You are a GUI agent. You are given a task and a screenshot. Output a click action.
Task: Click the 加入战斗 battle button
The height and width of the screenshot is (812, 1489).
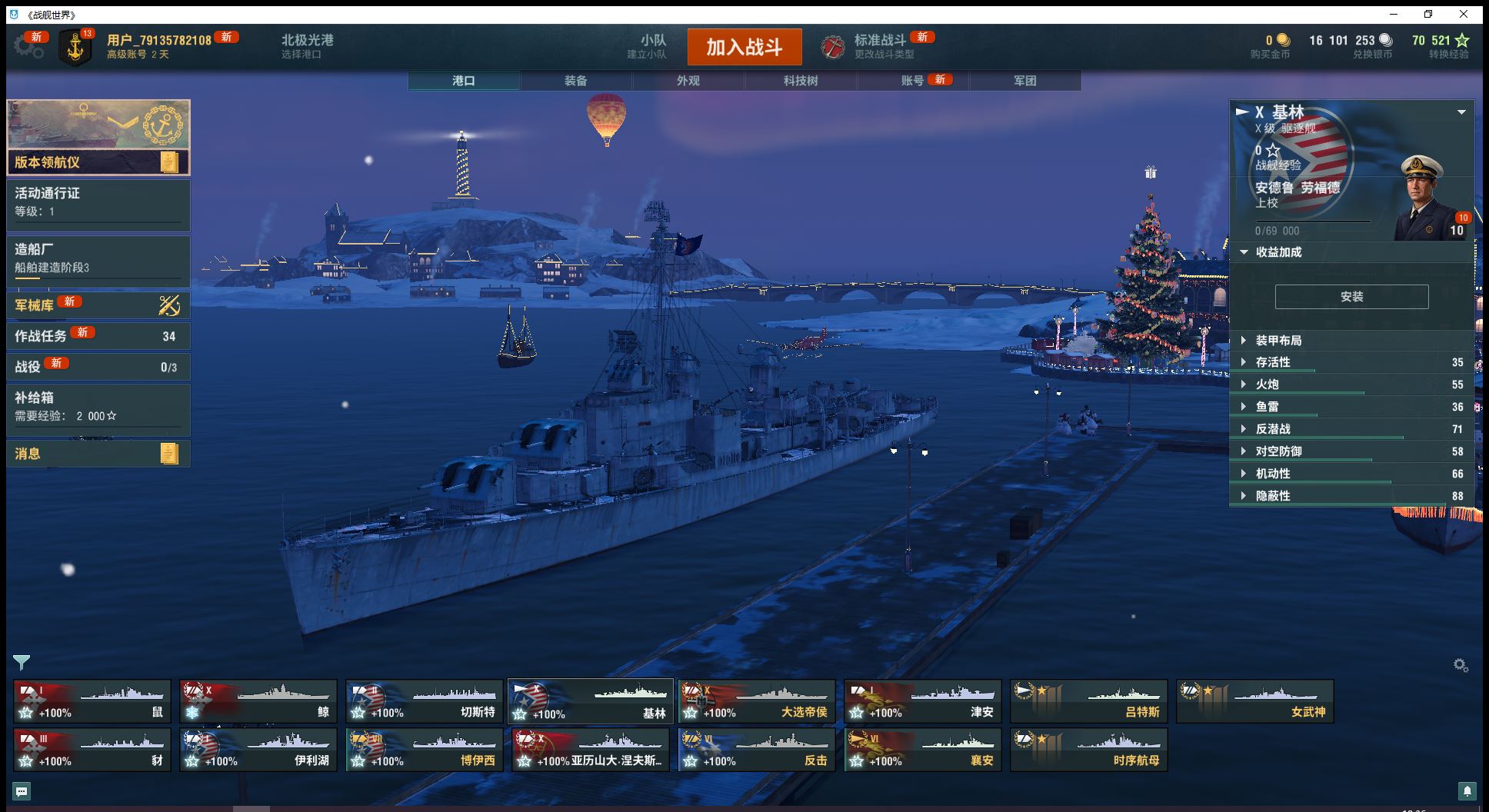click(x=744, y=47)
